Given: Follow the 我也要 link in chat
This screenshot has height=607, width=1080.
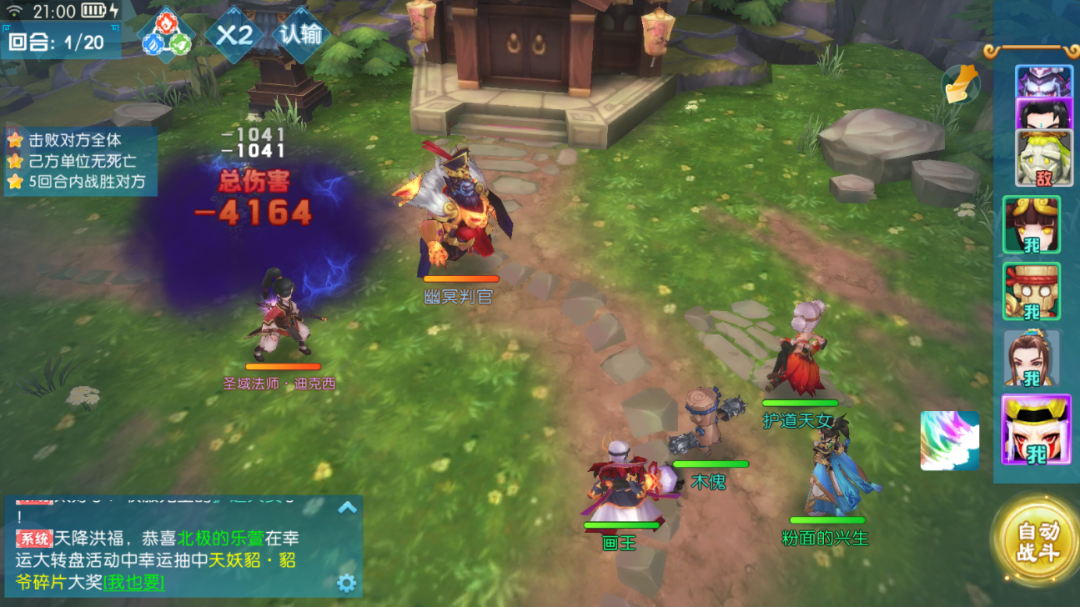Looking at the screenshot, I should 134,582.
